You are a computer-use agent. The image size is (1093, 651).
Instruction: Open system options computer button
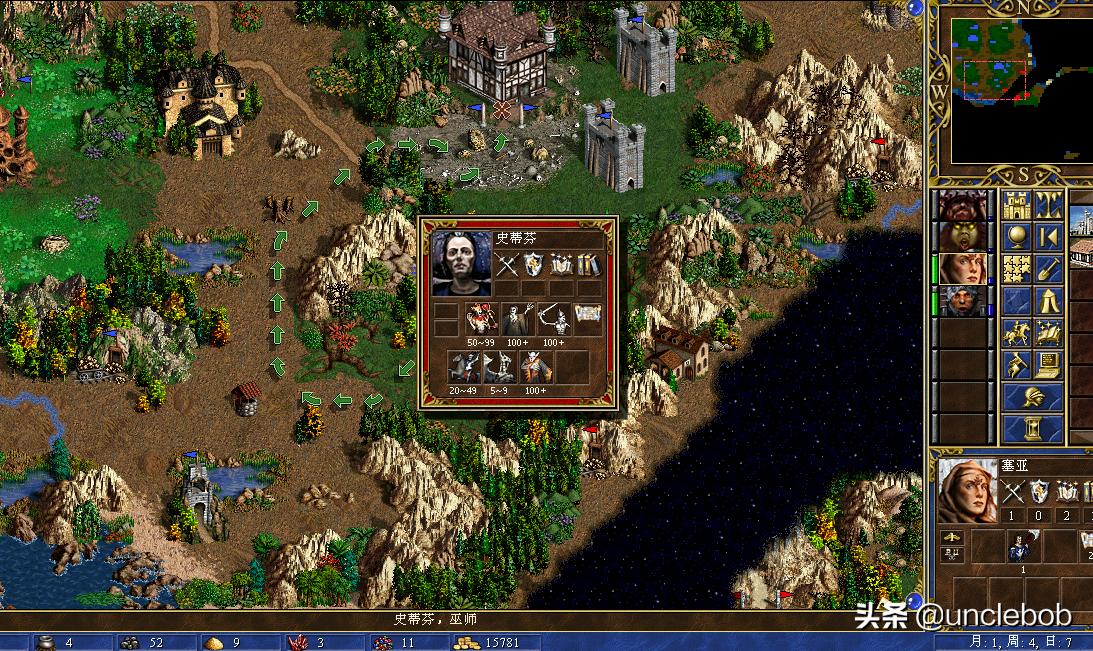[x=1048, y=366]
